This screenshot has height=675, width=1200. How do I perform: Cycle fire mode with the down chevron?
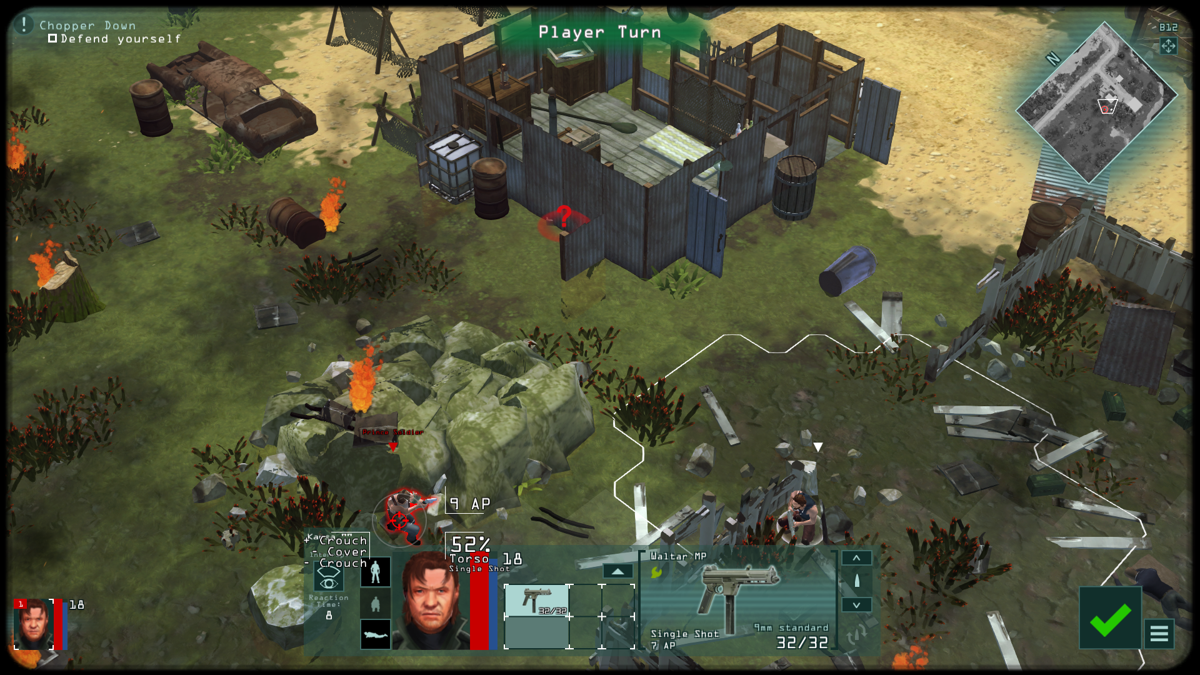pyautogui.click(x=857, y=605)
